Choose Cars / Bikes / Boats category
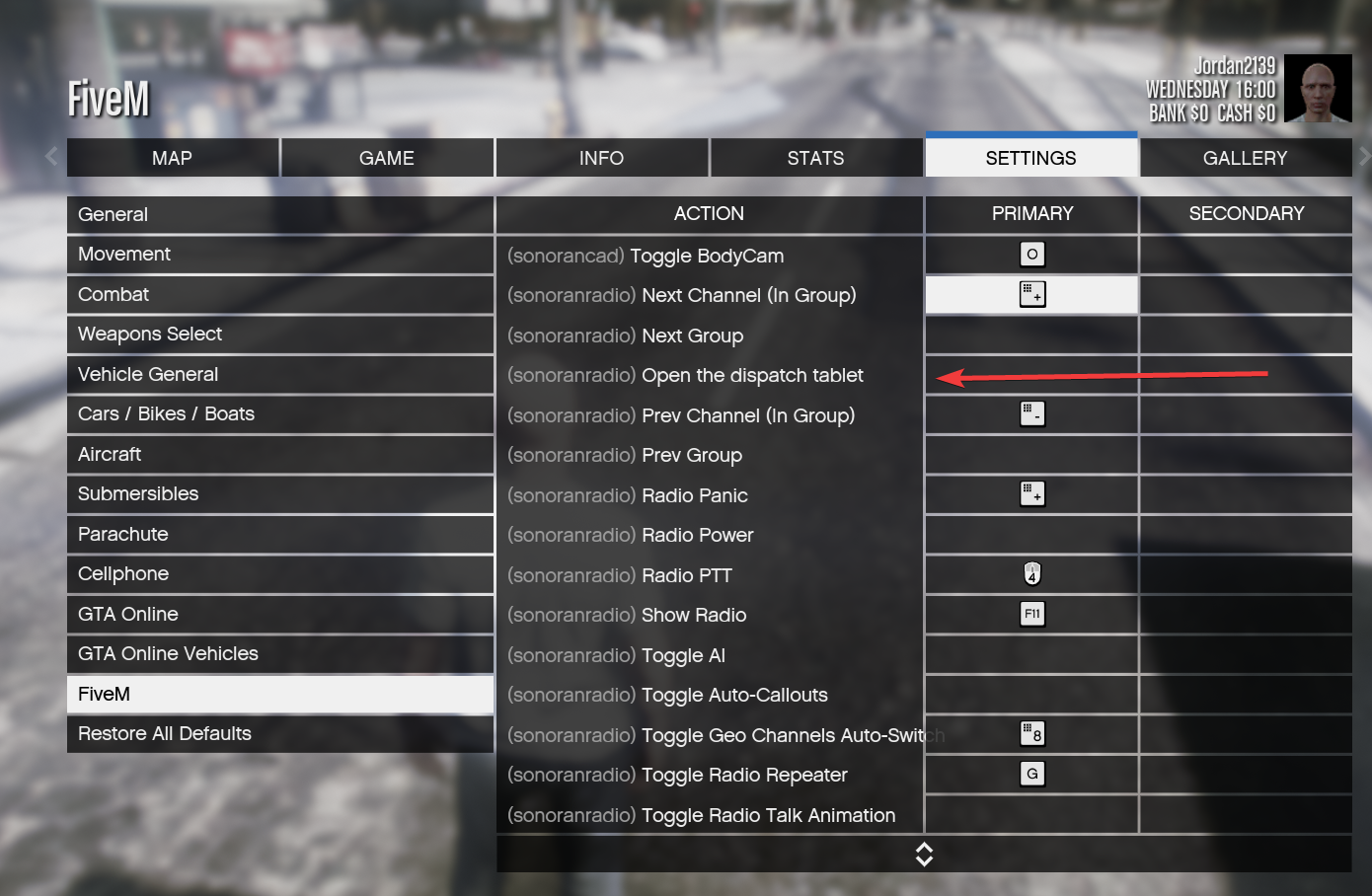The image size is (1372, 896). click(280, 414)
